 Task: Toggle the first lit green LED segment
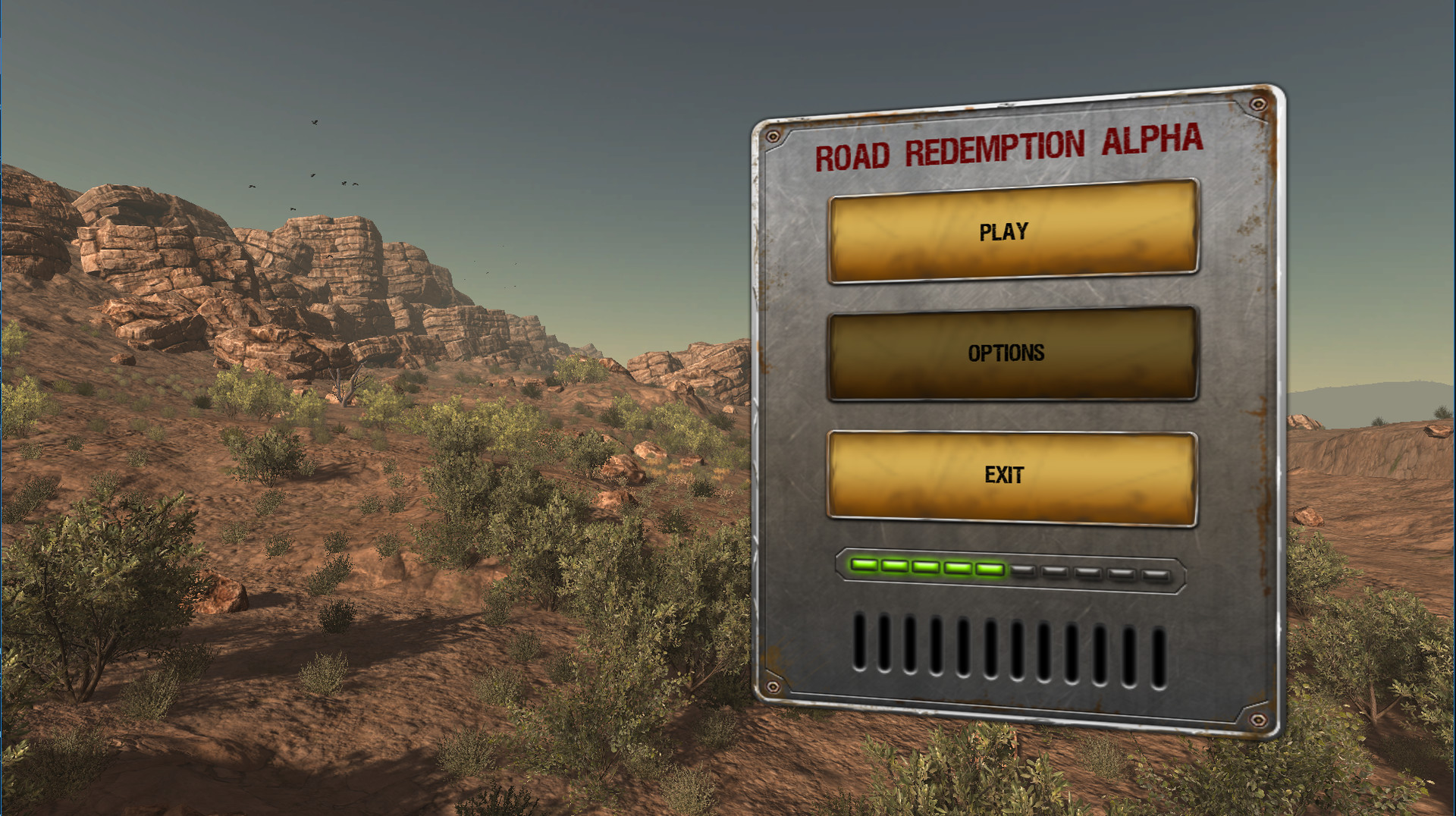[x=864, y=566]
